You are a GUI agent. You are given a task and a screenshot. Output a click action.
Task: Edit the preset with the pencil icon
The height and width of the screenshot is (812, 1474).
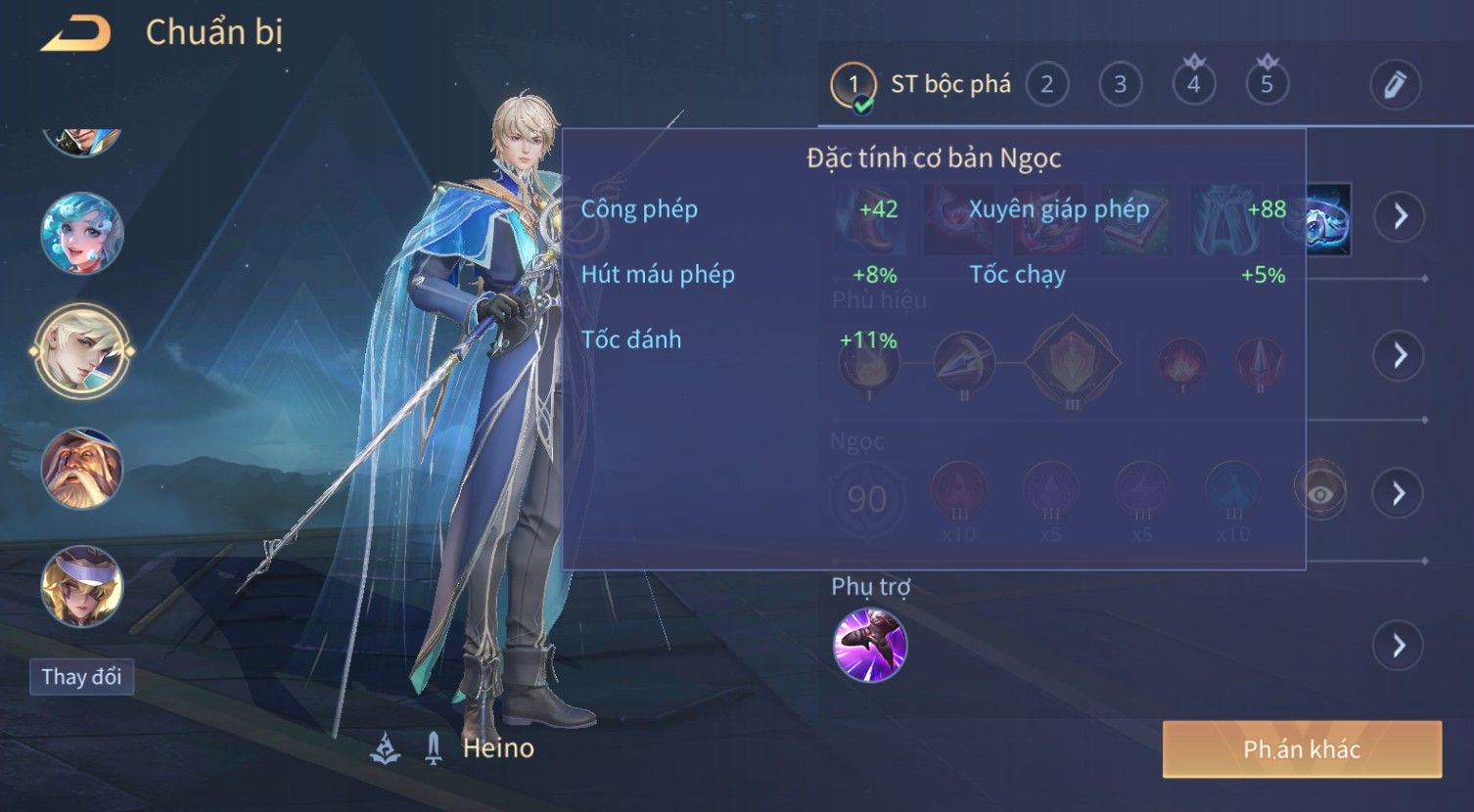point(1395,85)
